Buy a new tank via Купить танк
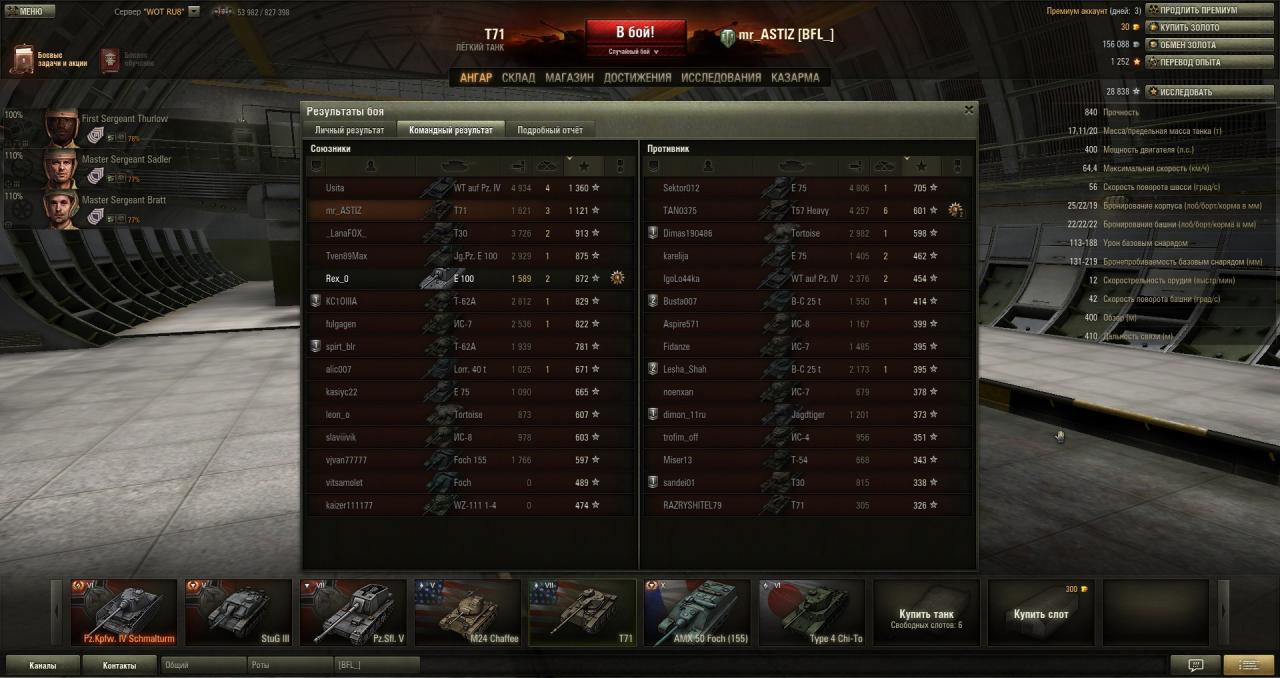The image size is (1280, 678). [x=926, y=612]
